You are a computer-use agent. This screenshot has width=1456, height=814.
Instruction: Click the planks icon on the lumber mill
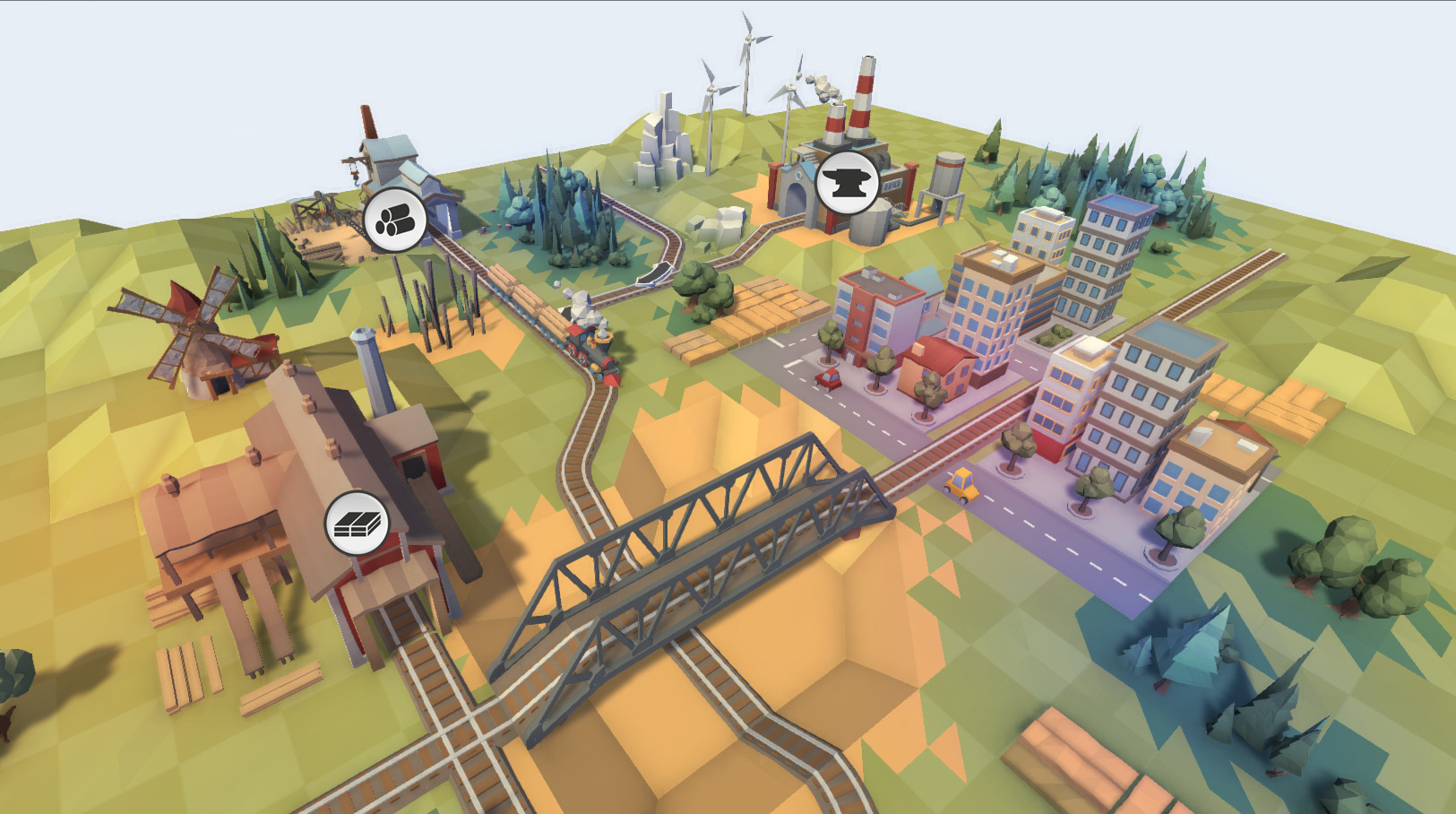358,525
